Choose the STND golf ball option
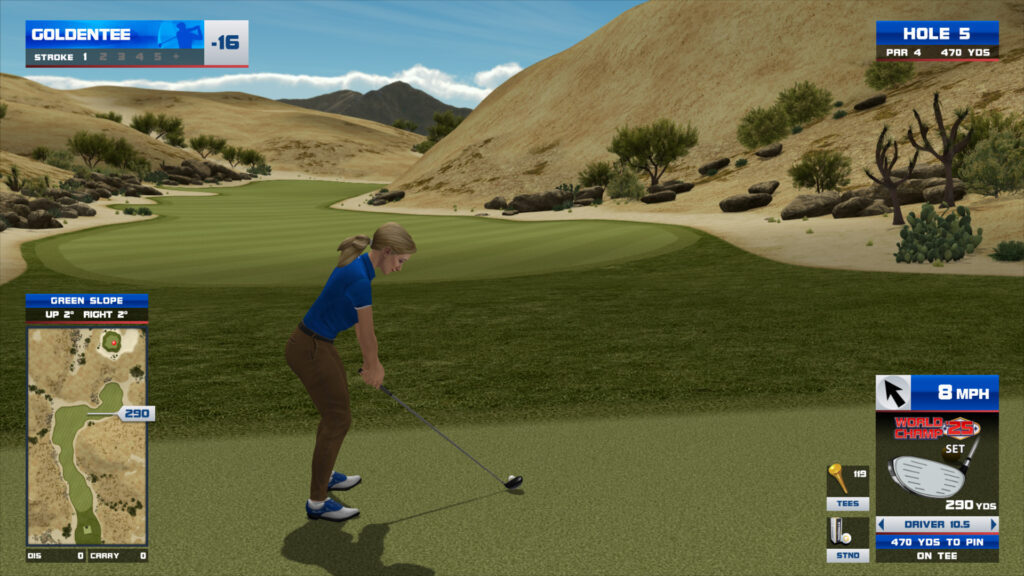Image resolution: width=1024 pixels, height=576 pixels. (x=846, y=539)
